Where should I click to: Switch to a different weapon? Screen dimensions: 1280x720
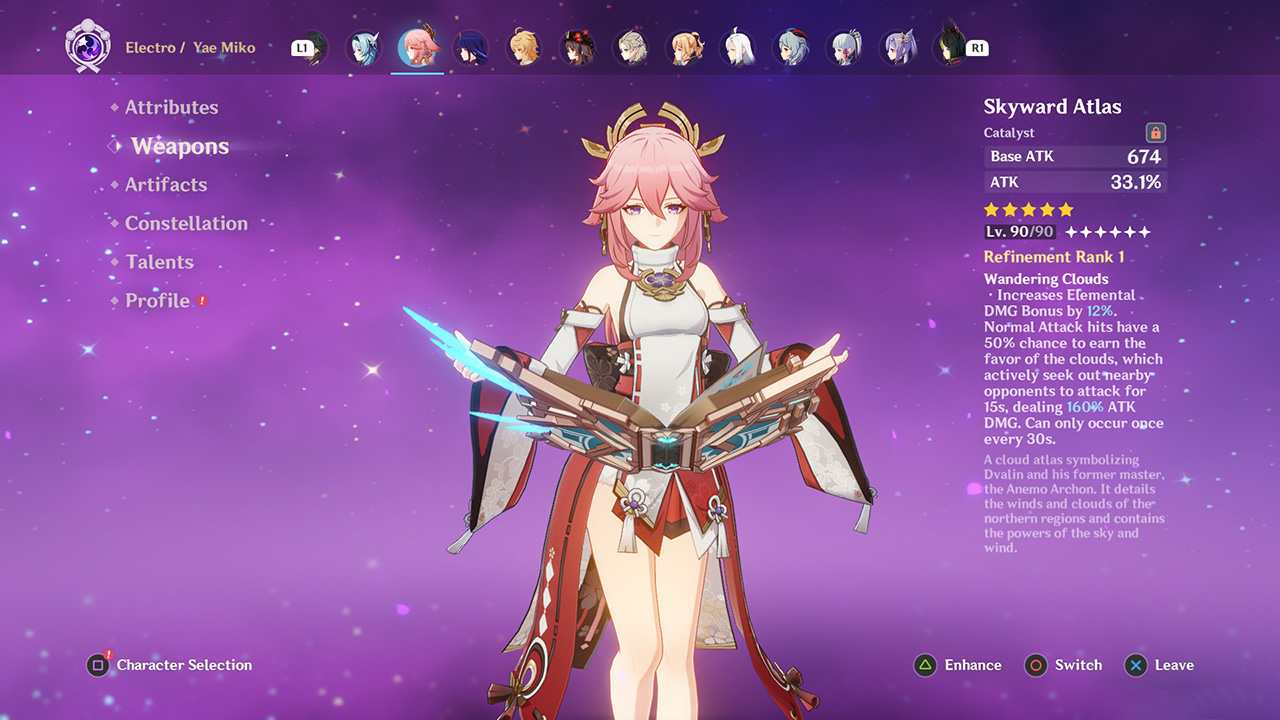pyautogui.click(x=1063, y=665)
